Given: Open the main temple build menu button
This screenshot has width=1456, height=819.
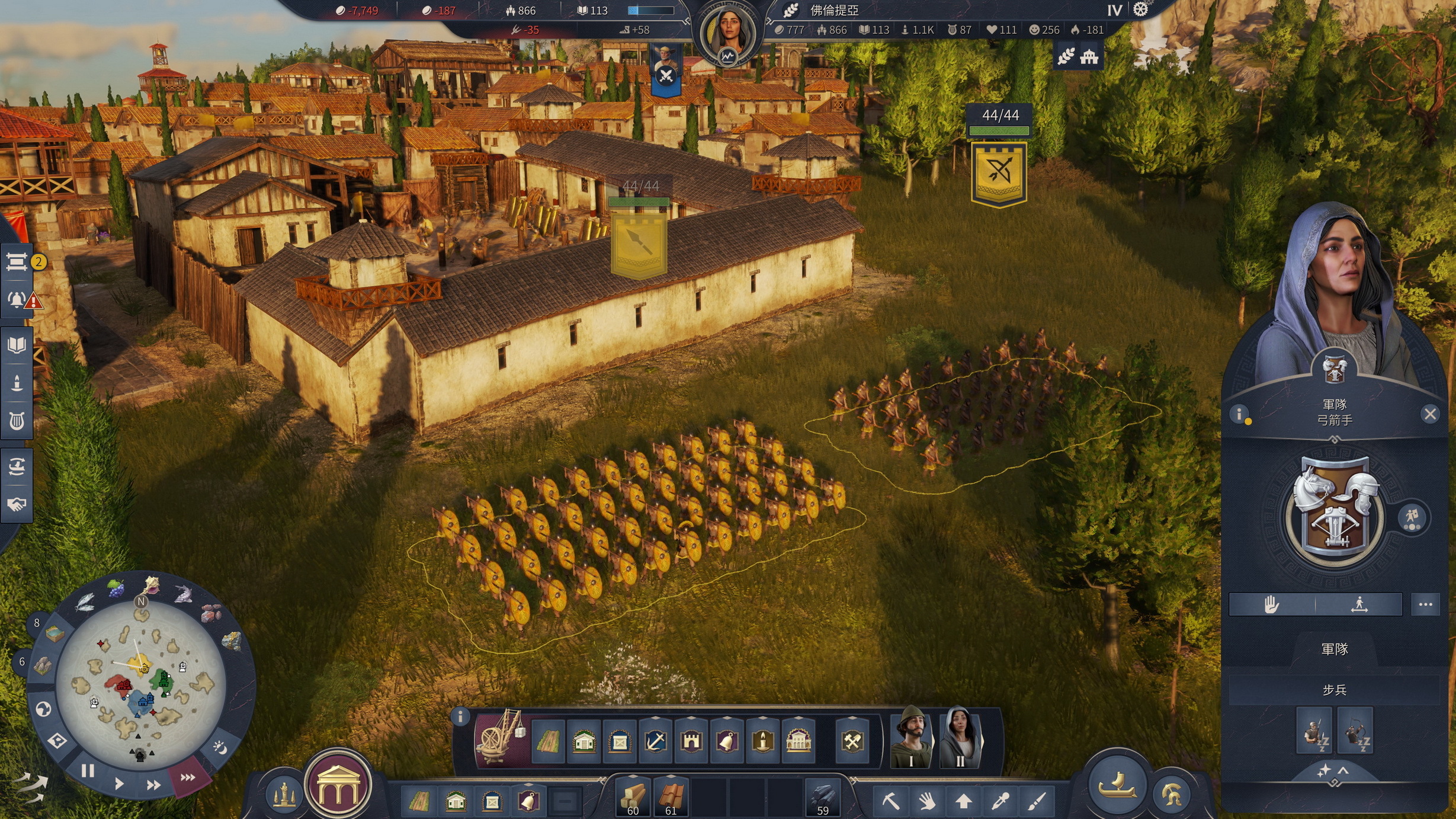Looking at the screenshot, I should pos(338,785).
